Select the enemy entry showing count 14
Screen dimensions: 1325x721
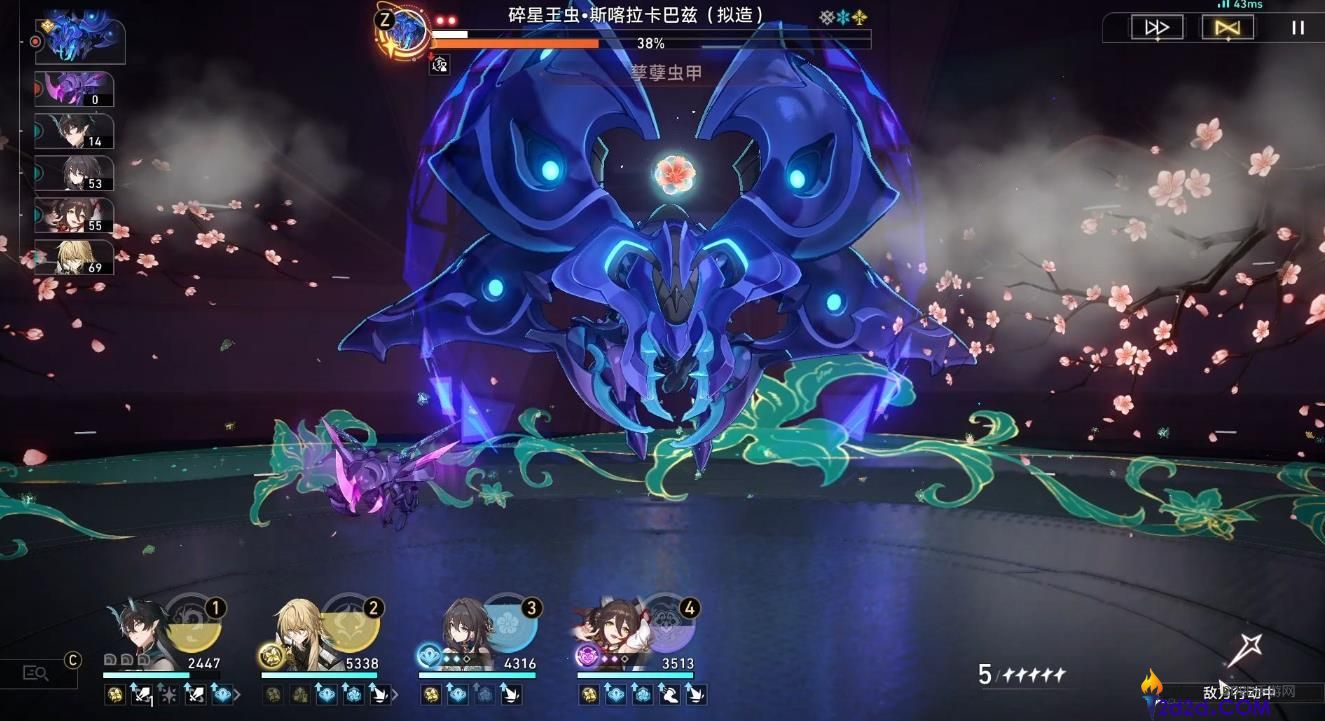(x=75, y=132)
